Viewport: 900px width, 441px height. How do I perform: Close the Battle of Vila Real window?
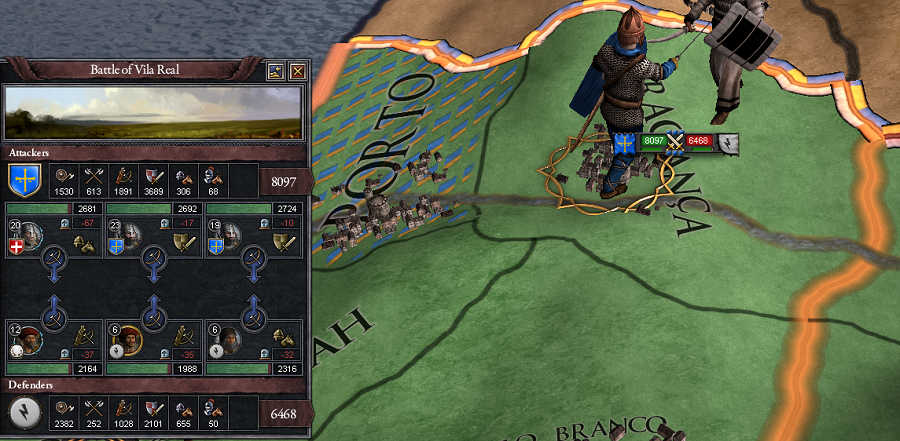297,71
